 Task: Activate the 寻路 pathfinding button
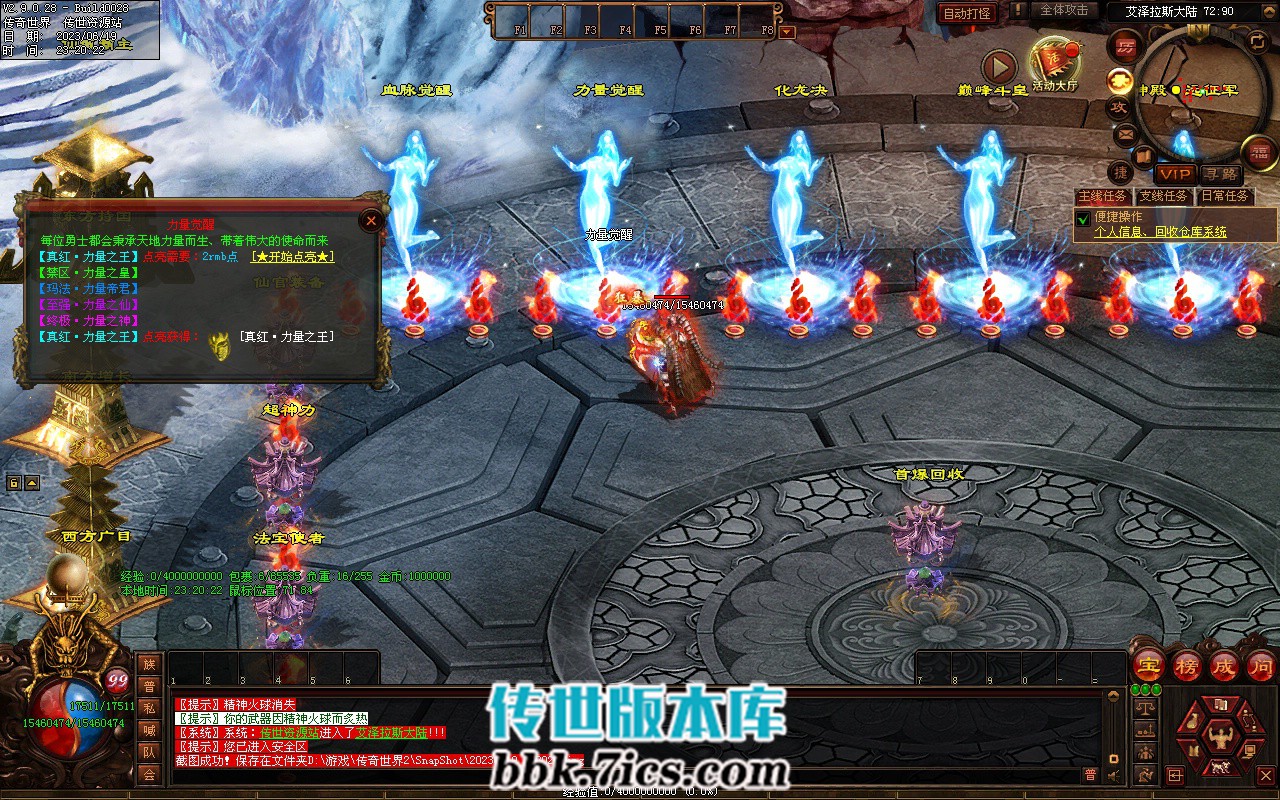point(1220,174)
